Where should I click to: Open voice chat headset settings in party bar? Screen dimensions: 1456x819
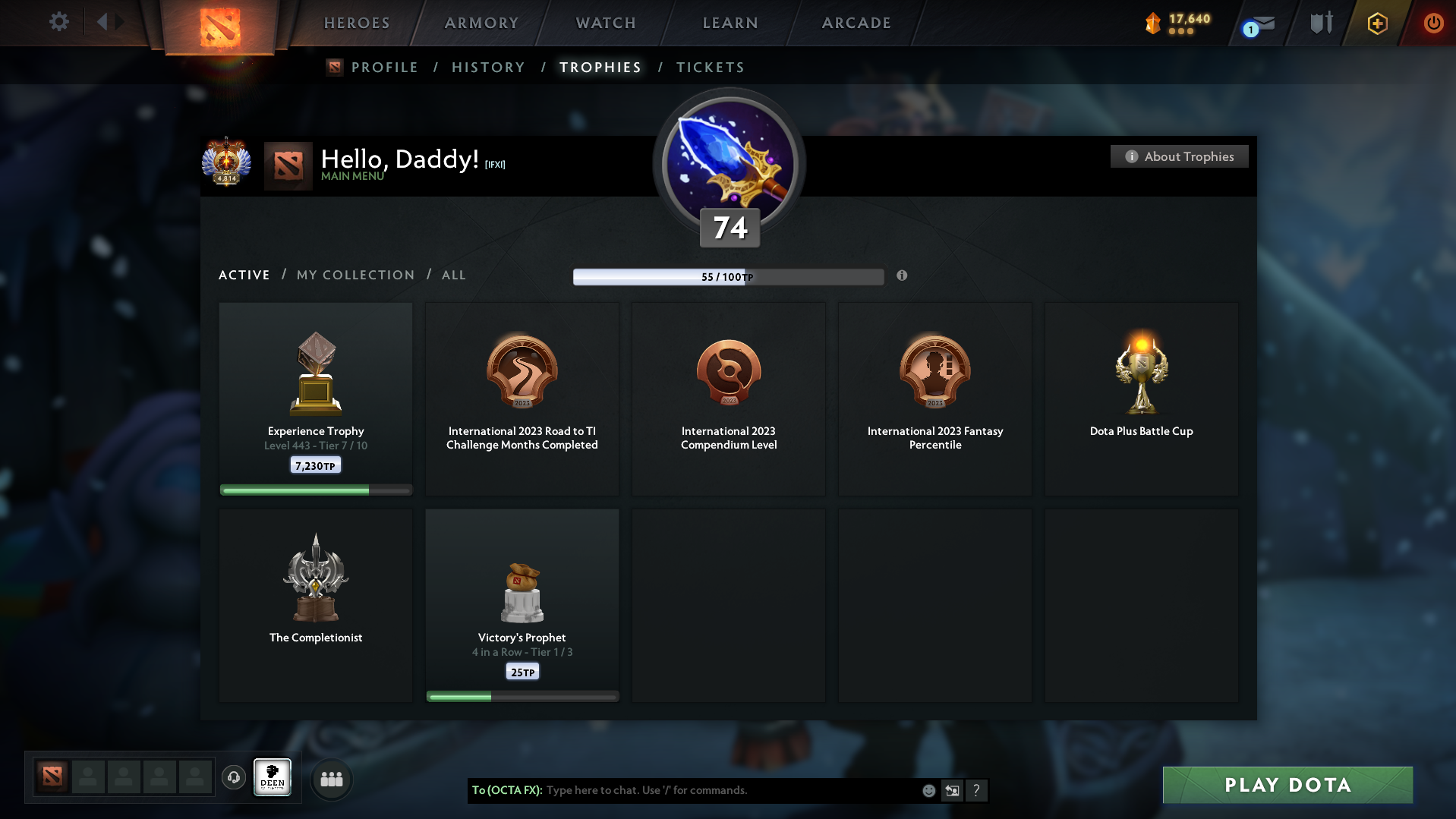[234, 778]
